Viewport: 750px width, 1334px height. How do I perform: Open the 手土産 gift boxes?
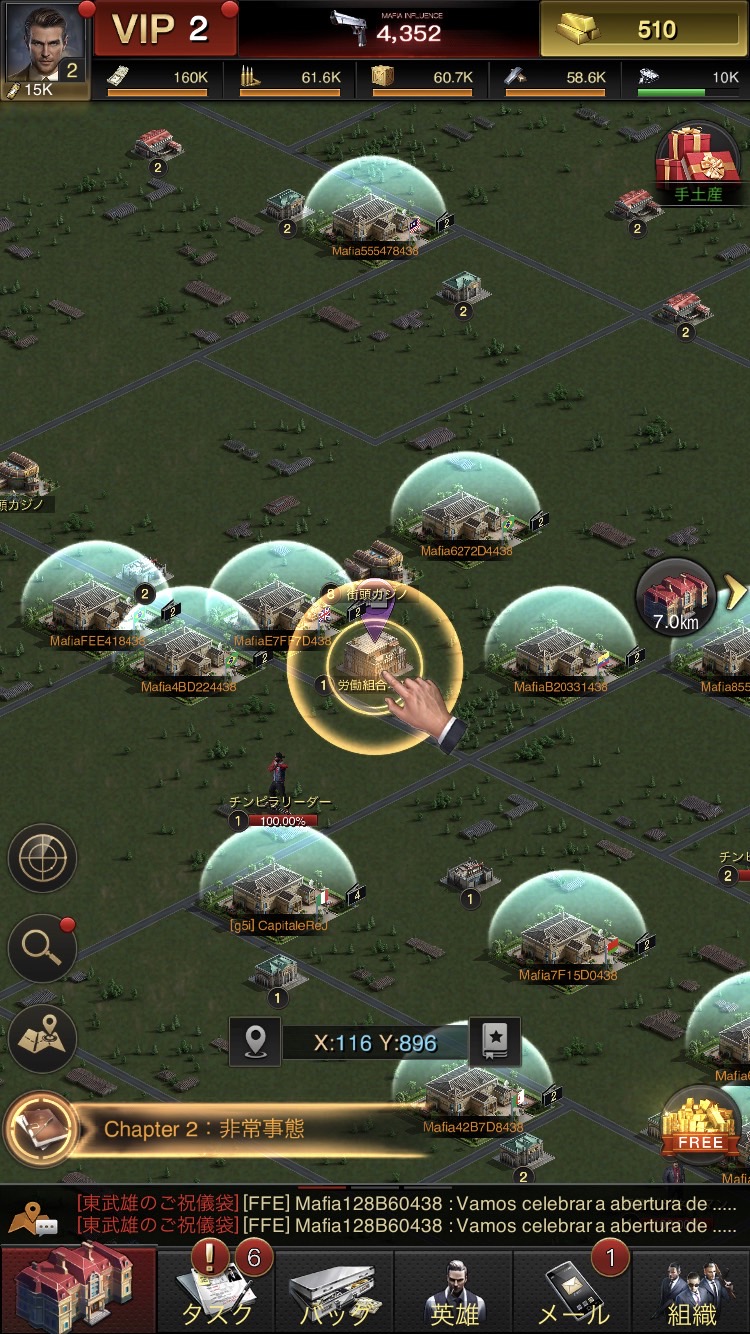click(697, 165)
